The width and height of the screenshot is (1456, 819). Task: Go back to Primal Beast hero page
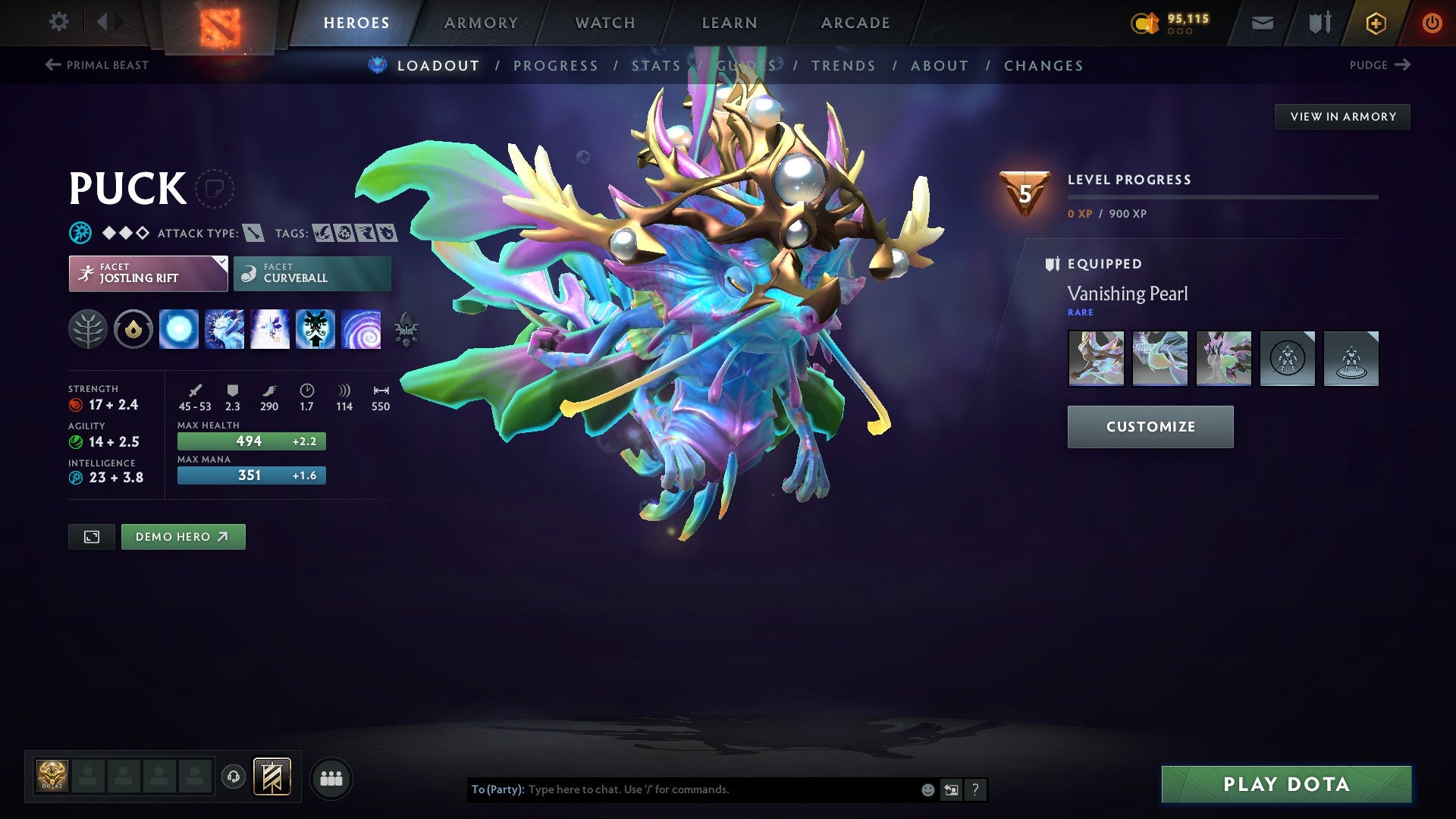96,65
